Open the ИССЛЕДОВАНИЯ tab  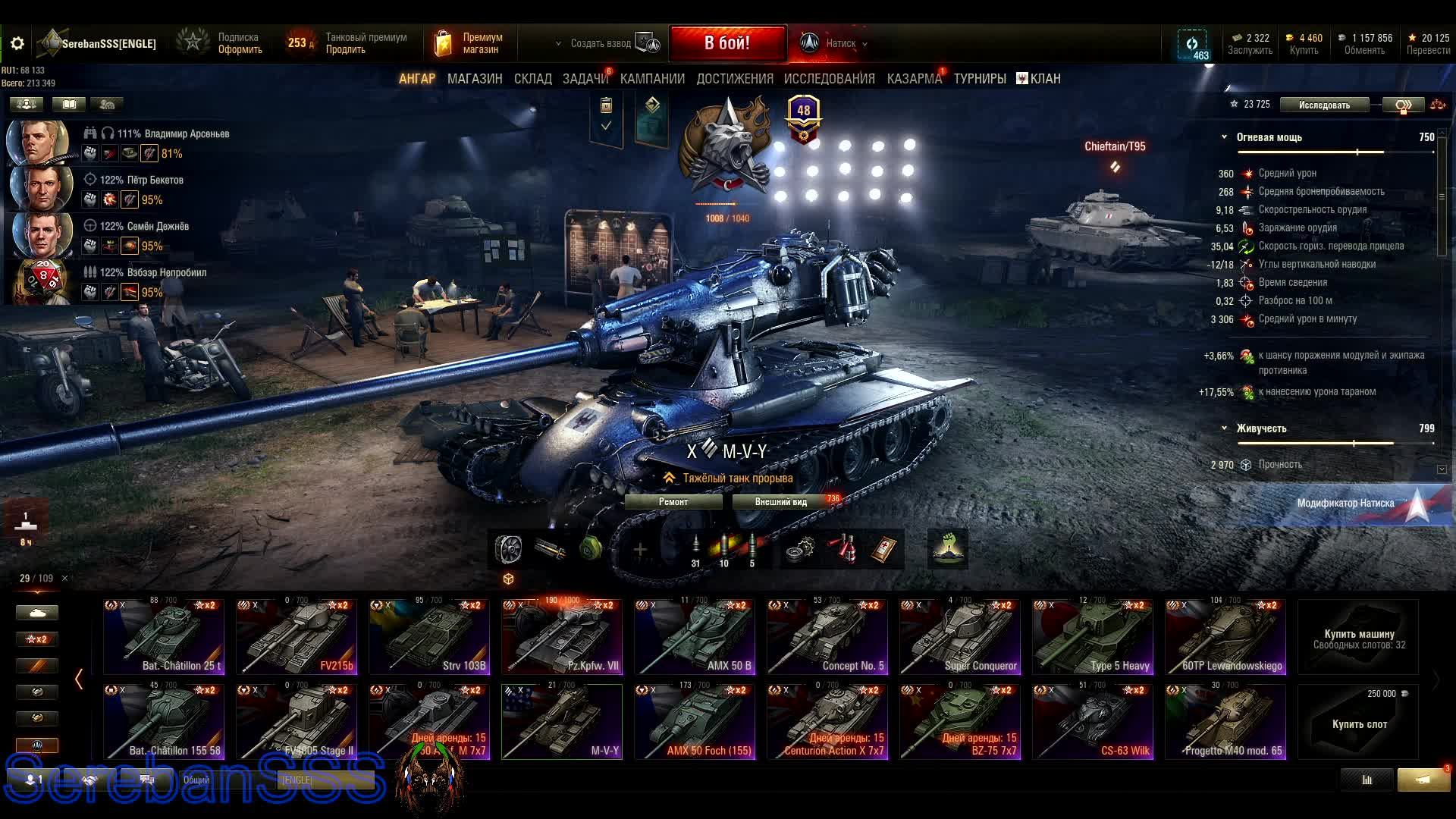829,79
